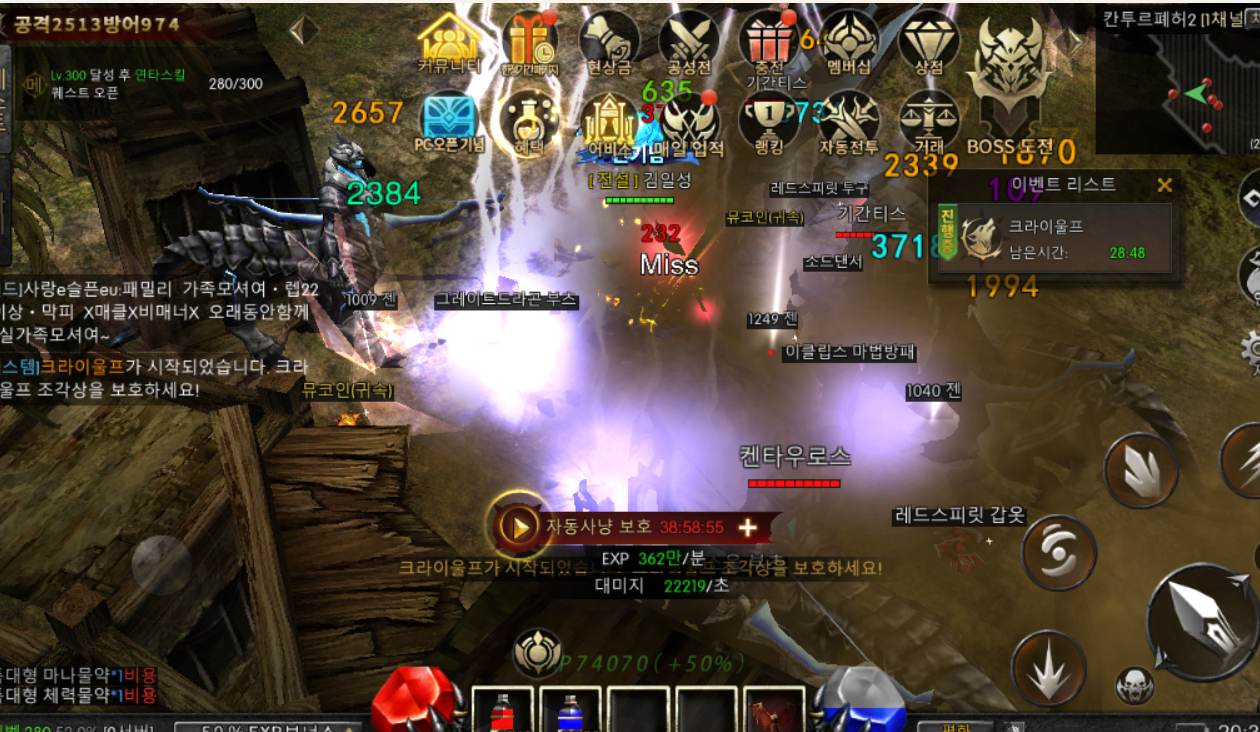1260x732 pixels.
Task: Use the blue mana potion slot
Action: click(570, 711)
